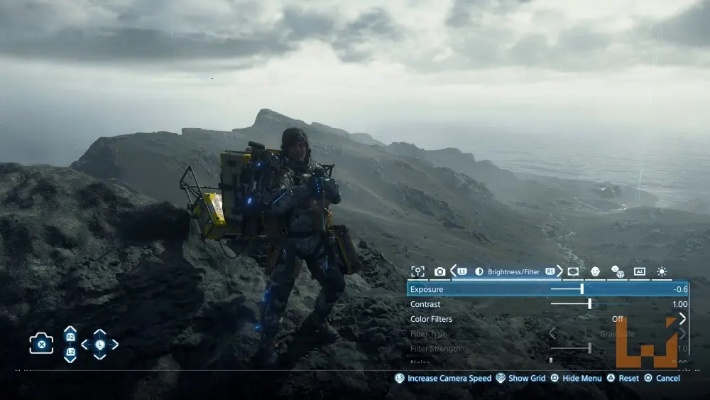710x400 pixels.
Task: Go to the next tab with right arrow
Action: tap(557, 271)
